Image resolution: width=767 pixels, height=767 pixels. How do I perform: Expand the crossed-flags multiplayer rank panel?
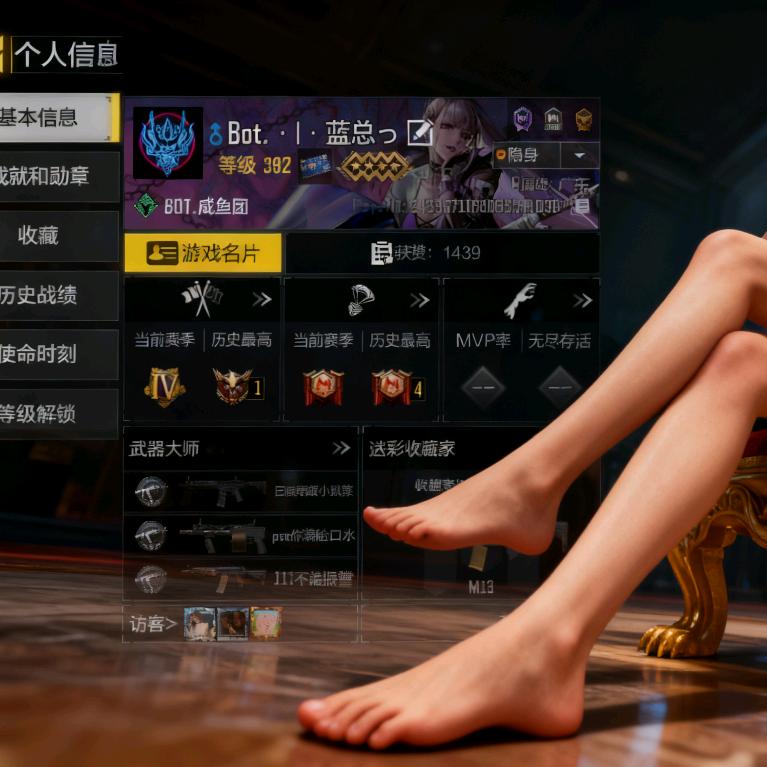(x=262, y=299)
